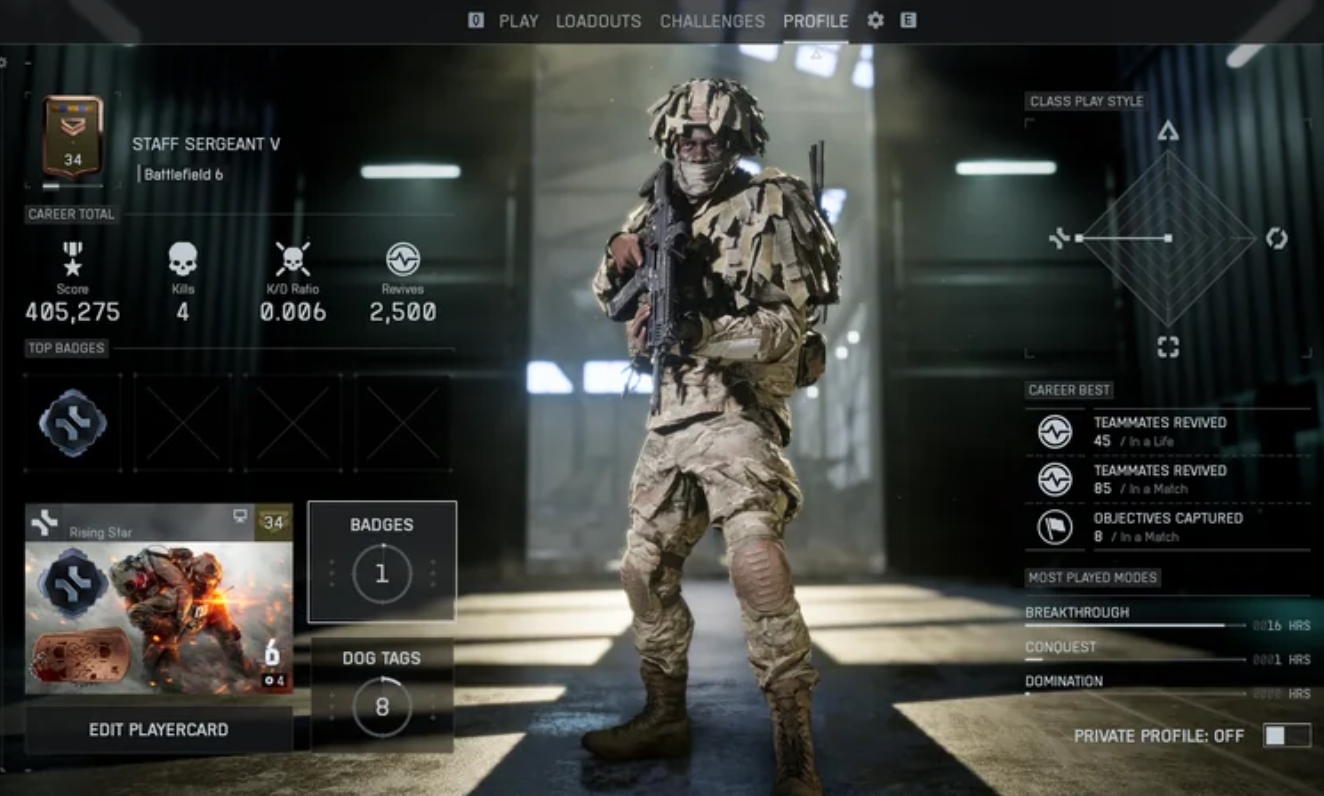
Task: Select the Rising Star playercard preview
Action: (159, 599)
